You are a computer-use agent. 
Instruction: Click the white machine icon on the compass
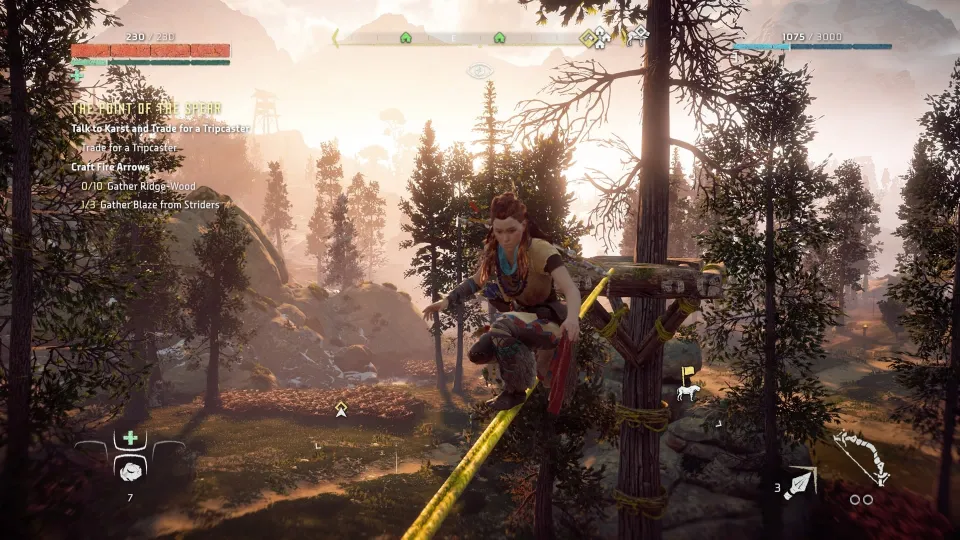pyautogui.click(x=637, y=36)
